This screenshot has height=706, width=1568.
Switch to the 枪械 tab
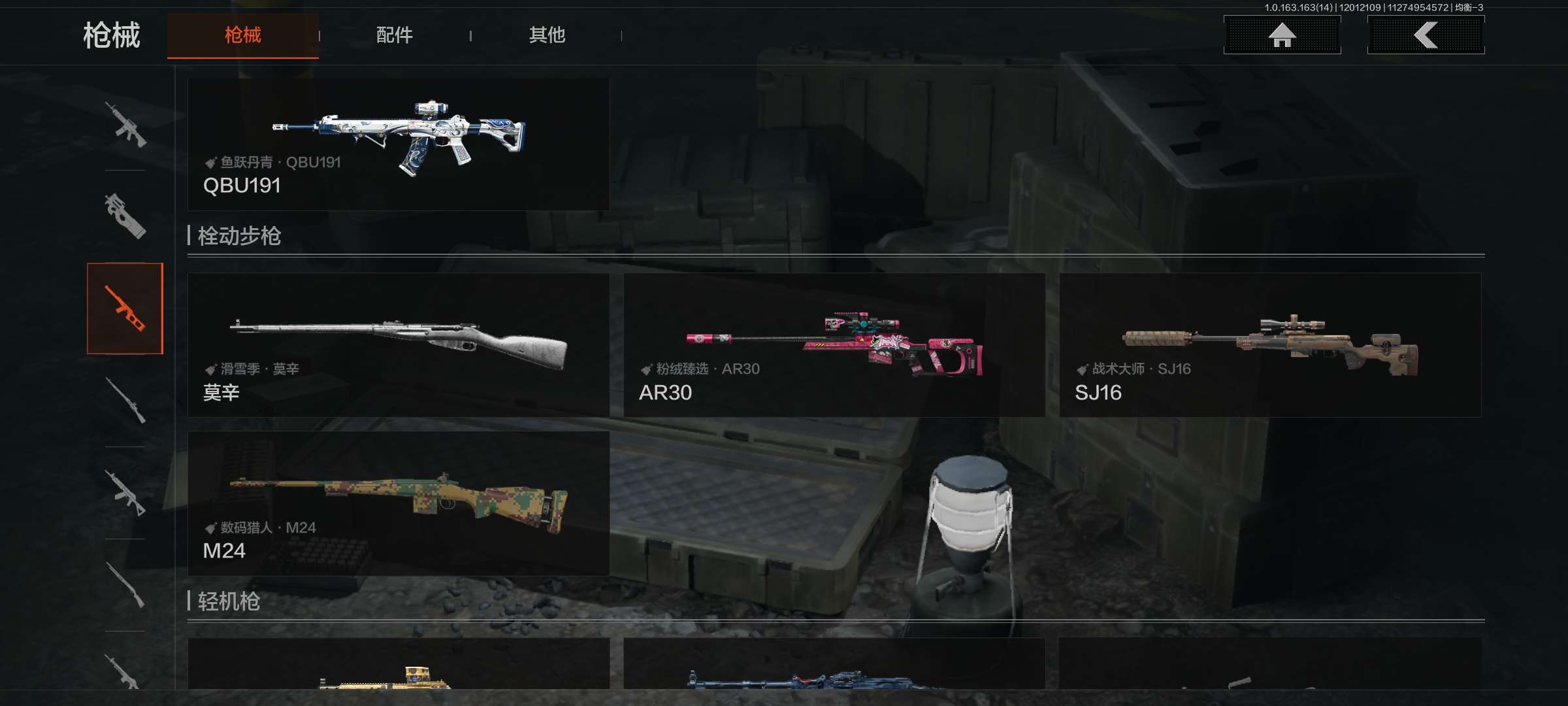click(242, 35)
